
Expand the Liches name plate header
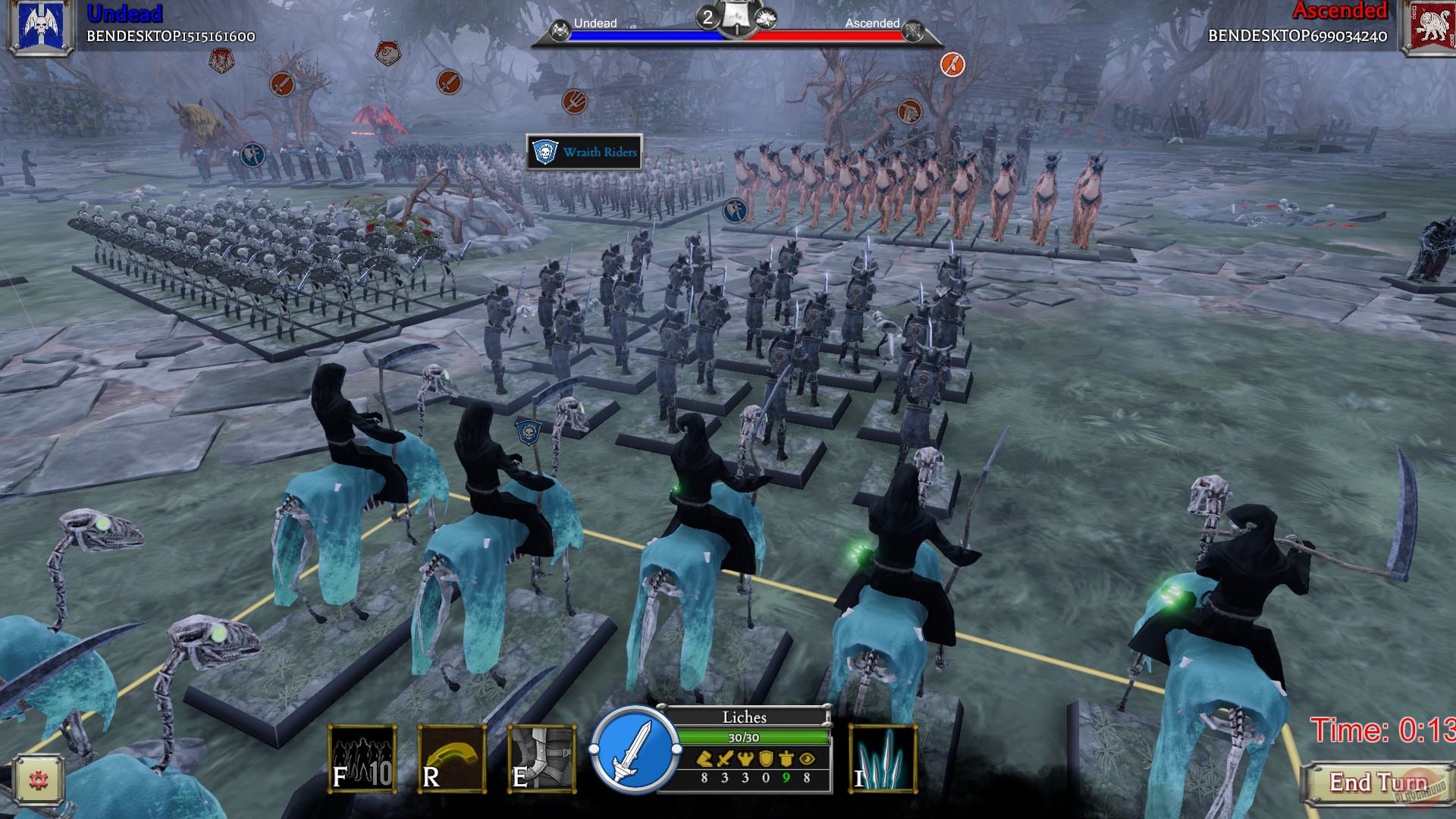(x=745, y=717)
